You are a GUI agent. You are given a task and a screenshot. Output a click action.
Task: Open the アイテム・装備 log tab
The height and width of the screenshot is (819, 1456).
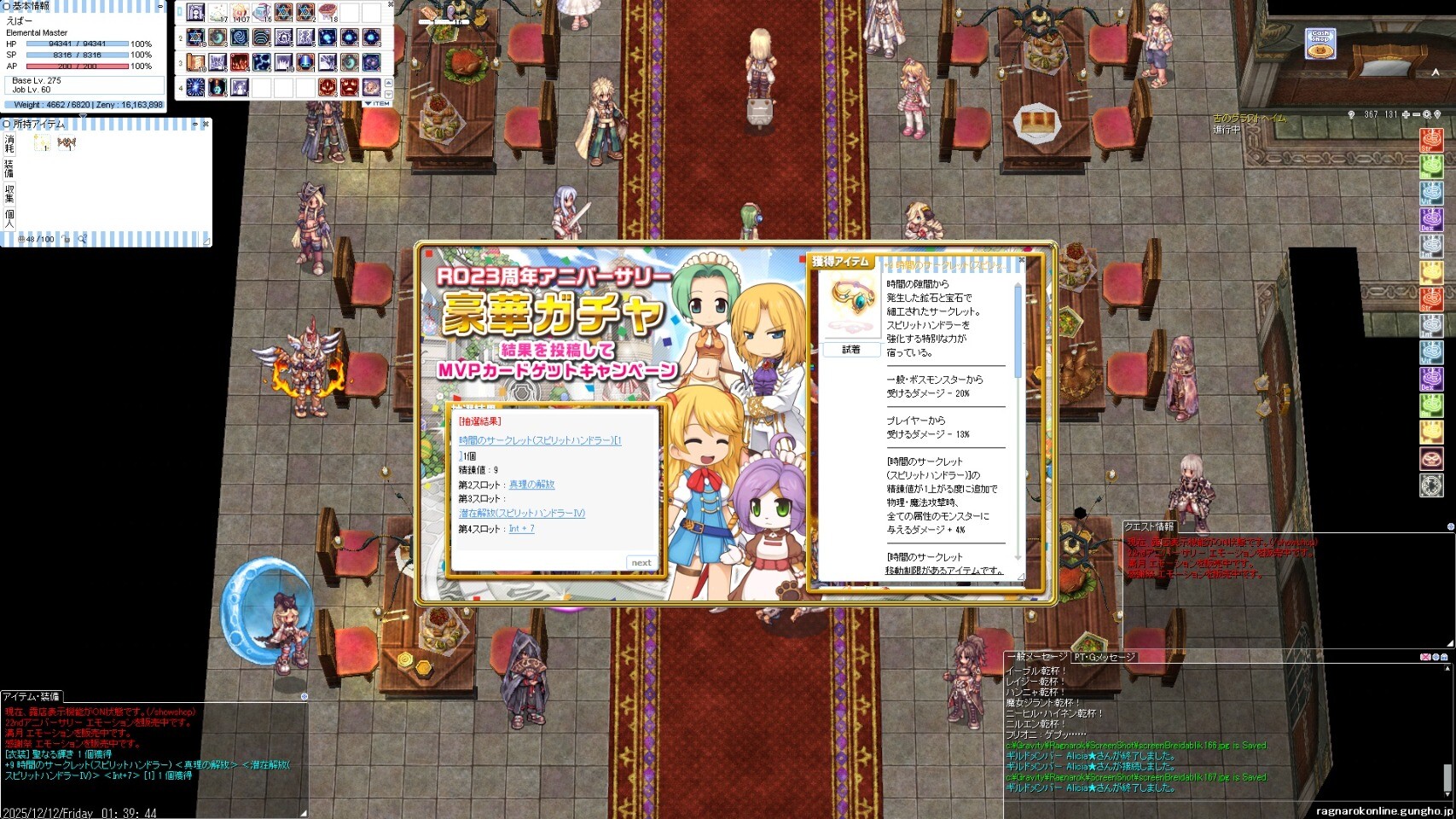coord(31,697)
